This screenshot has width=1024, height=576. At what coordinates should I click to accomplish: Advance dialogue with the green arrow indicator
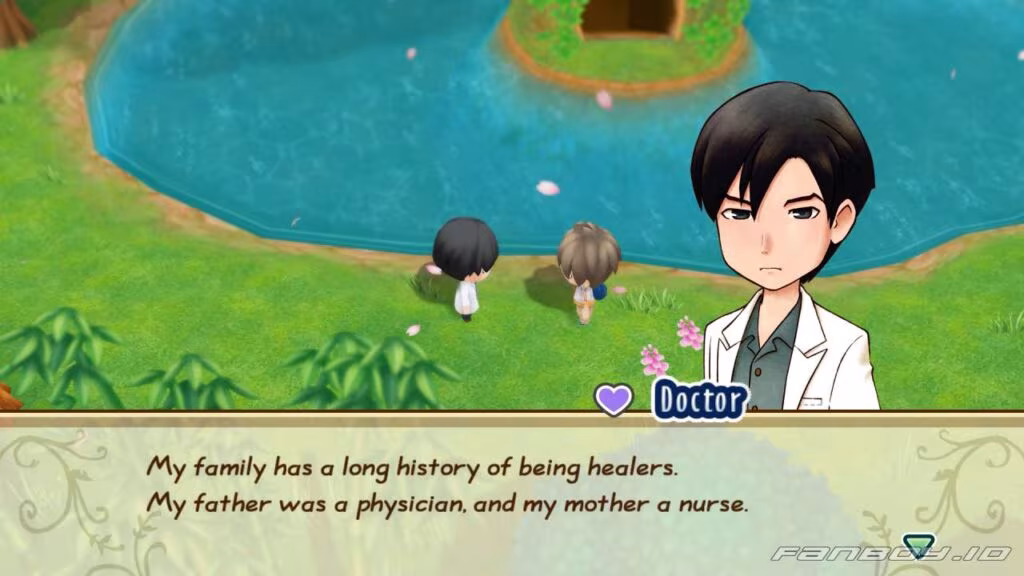(x=914, y=546)
